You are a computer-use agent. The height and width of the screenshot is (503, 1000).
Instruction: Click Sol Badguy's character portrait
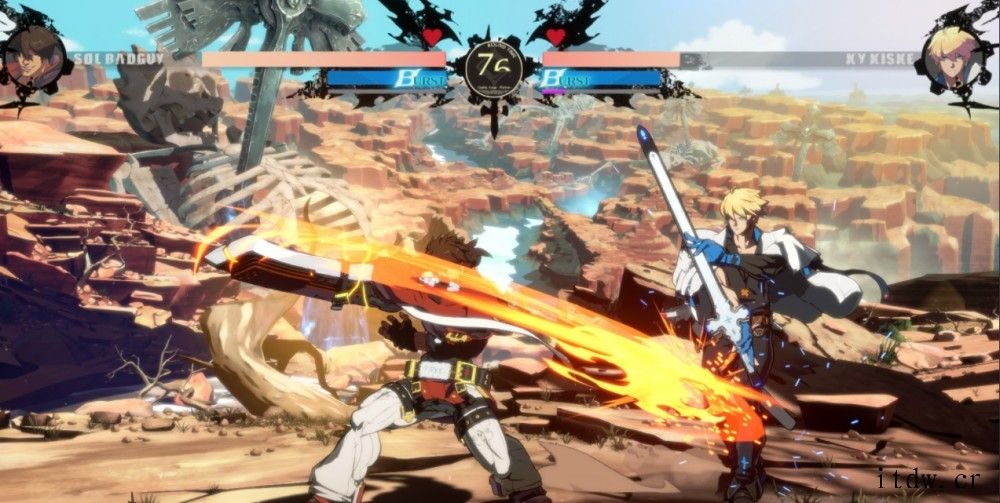tap(33, 55)
